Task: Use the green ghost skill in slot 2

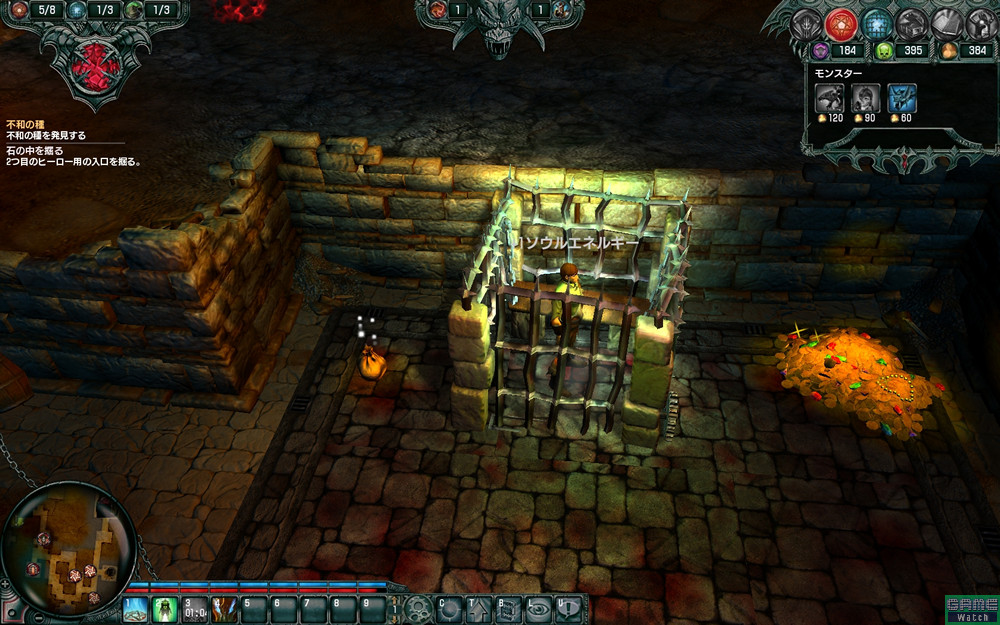Action: pyautogui.click(x=164, y=608)
